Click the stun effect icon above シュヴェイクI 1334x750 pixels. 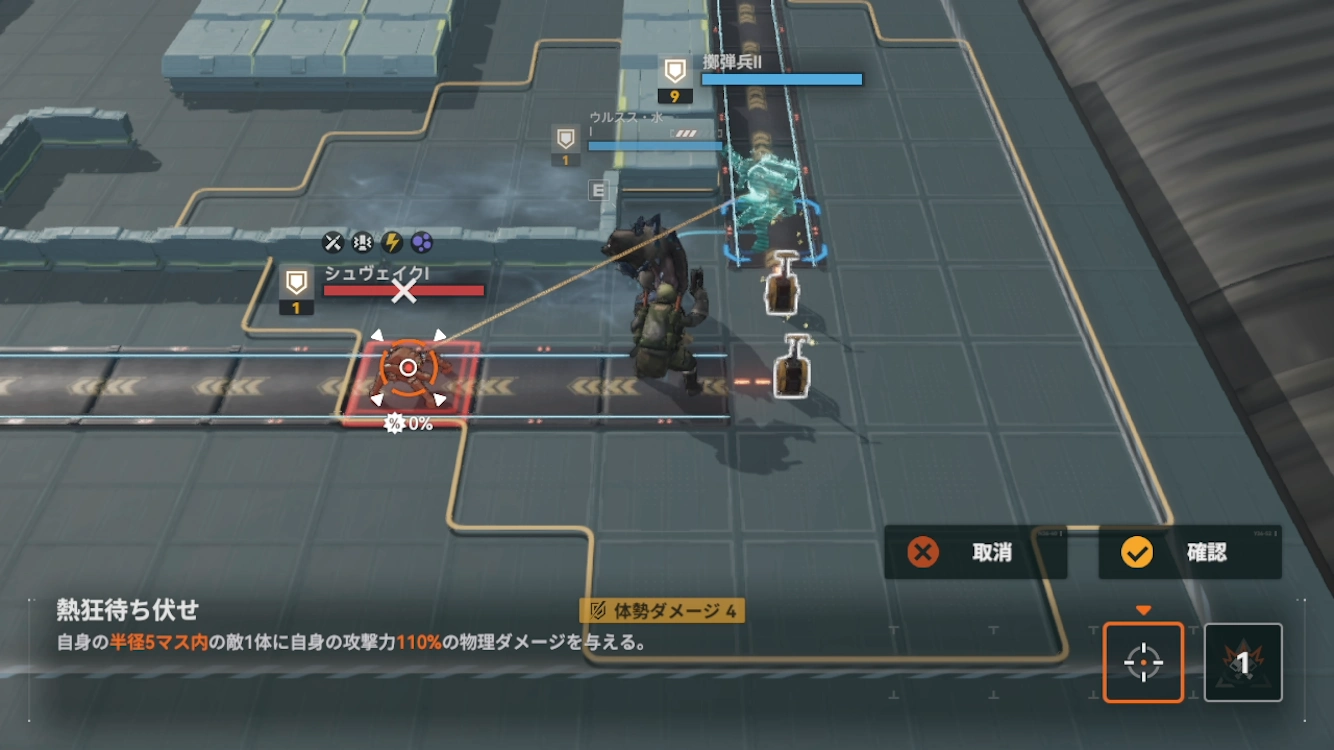click(x=362, y=242)
